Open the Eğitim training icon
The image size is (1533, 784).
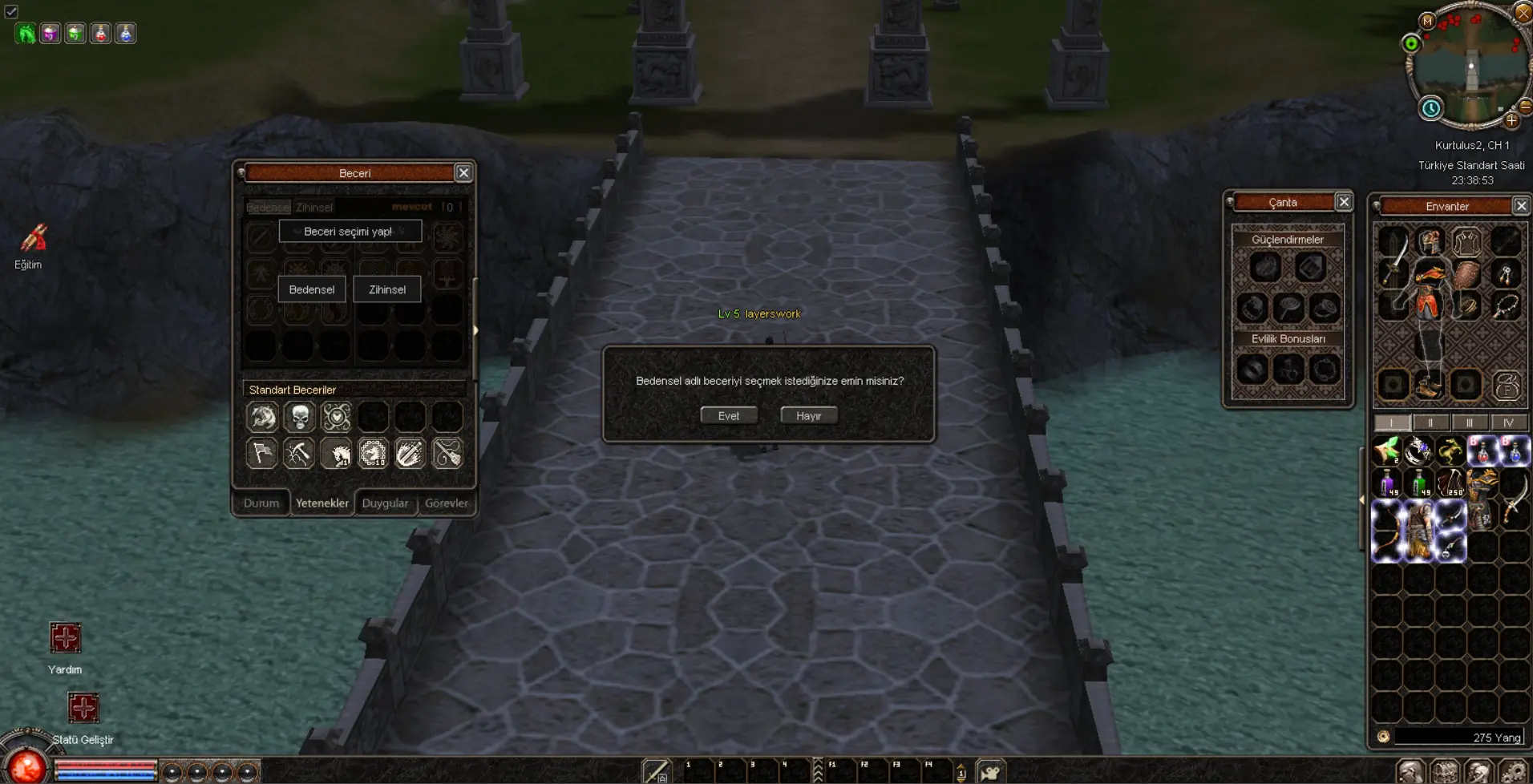point(33,238)
